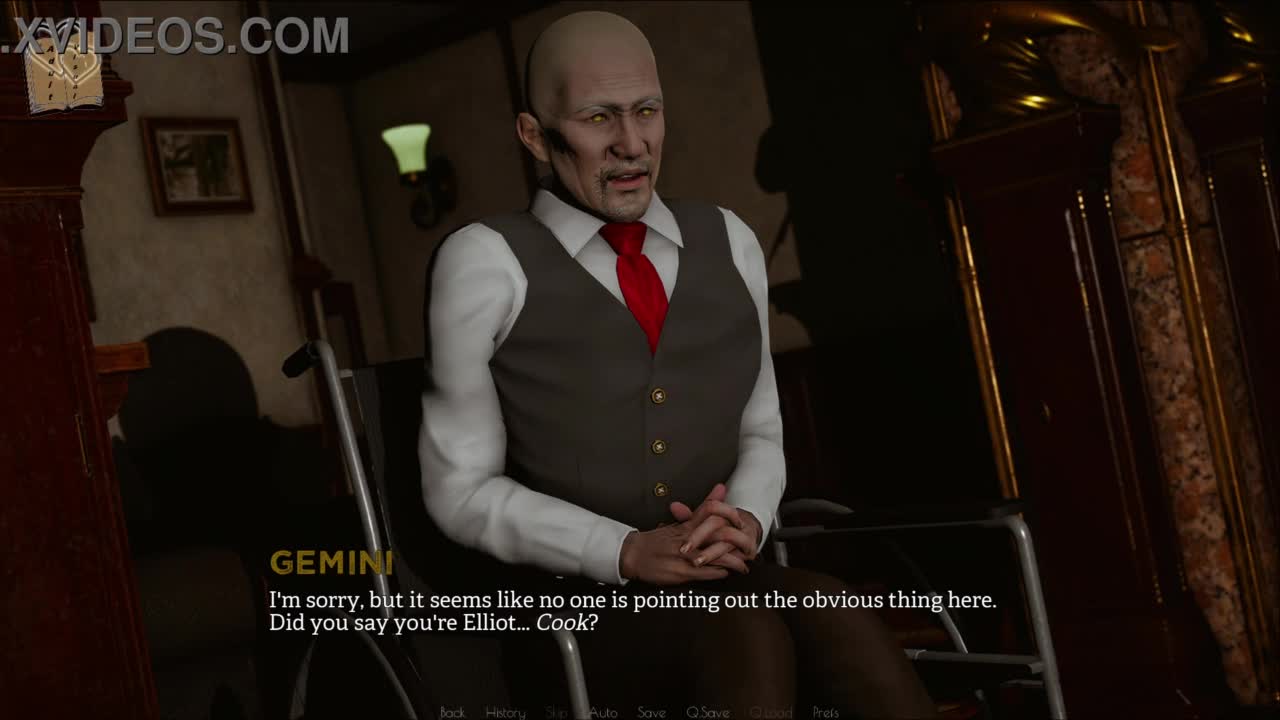Open the Prefs settings menu
The image size is (1280, 720).
[x=826, y=712]
